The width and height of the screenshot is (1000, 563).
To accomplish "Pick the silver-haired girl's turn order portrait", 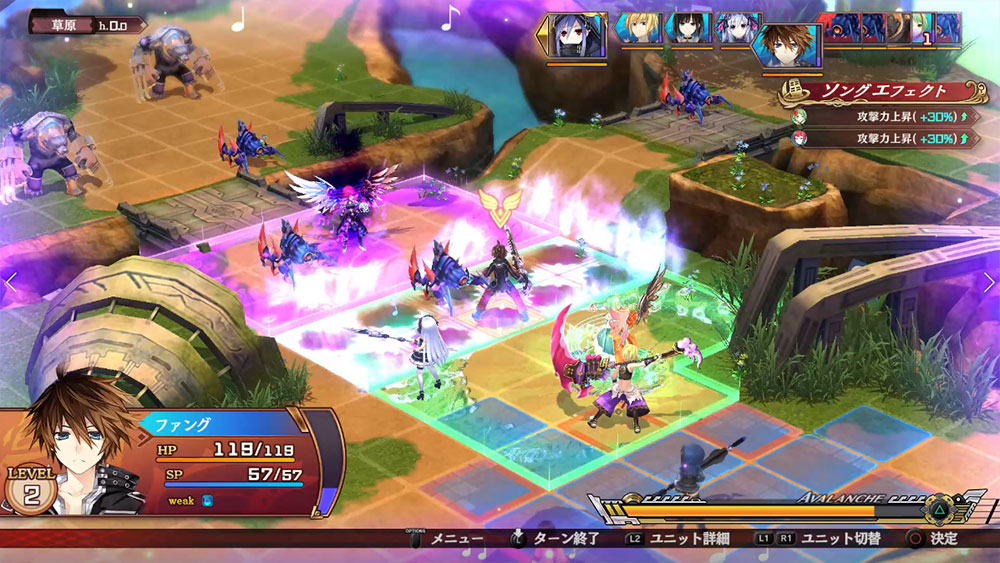I will pyautogui.click(x=739, y=29).
